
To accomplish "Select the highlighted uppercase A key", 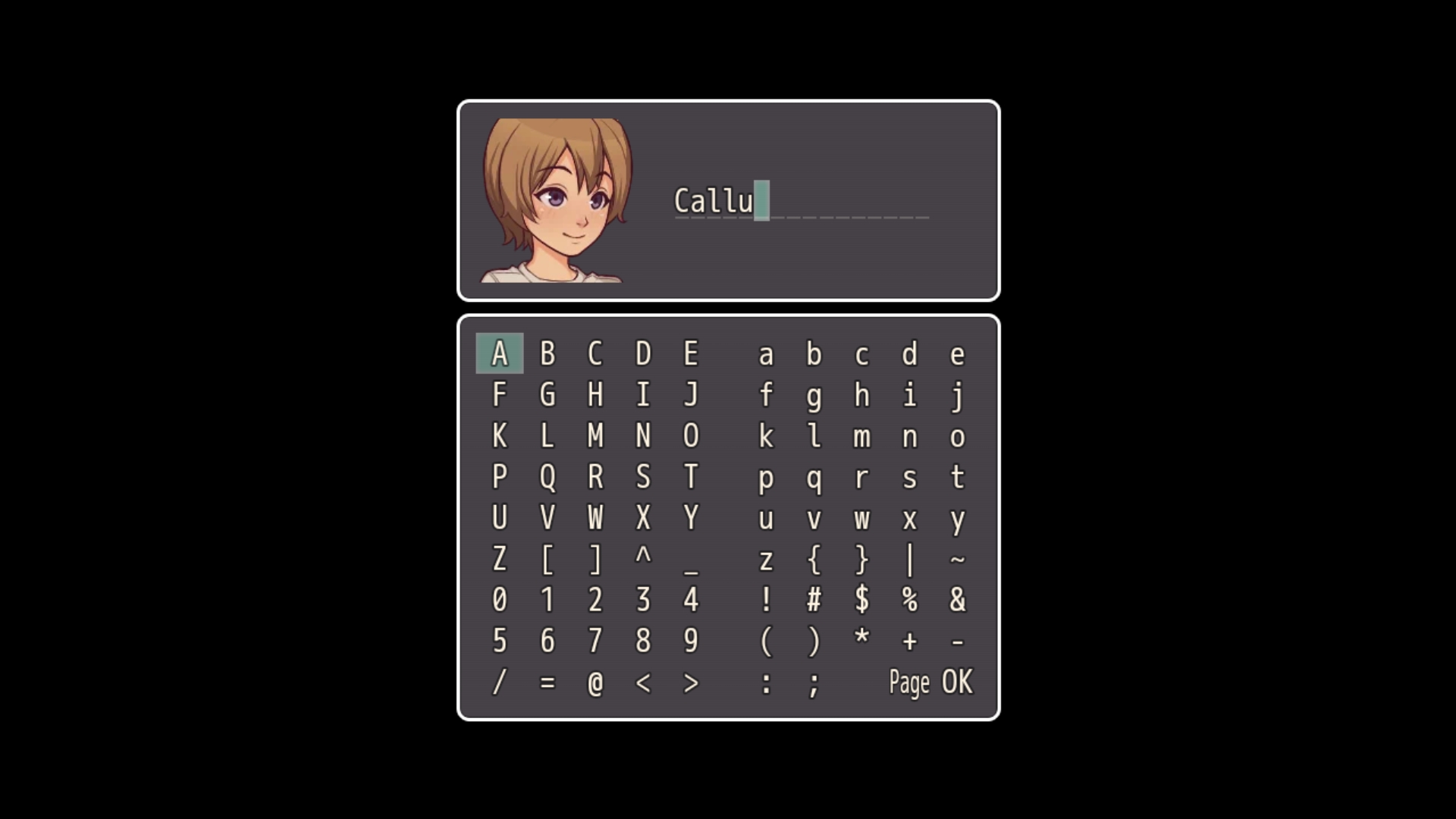I will point(499,354).
